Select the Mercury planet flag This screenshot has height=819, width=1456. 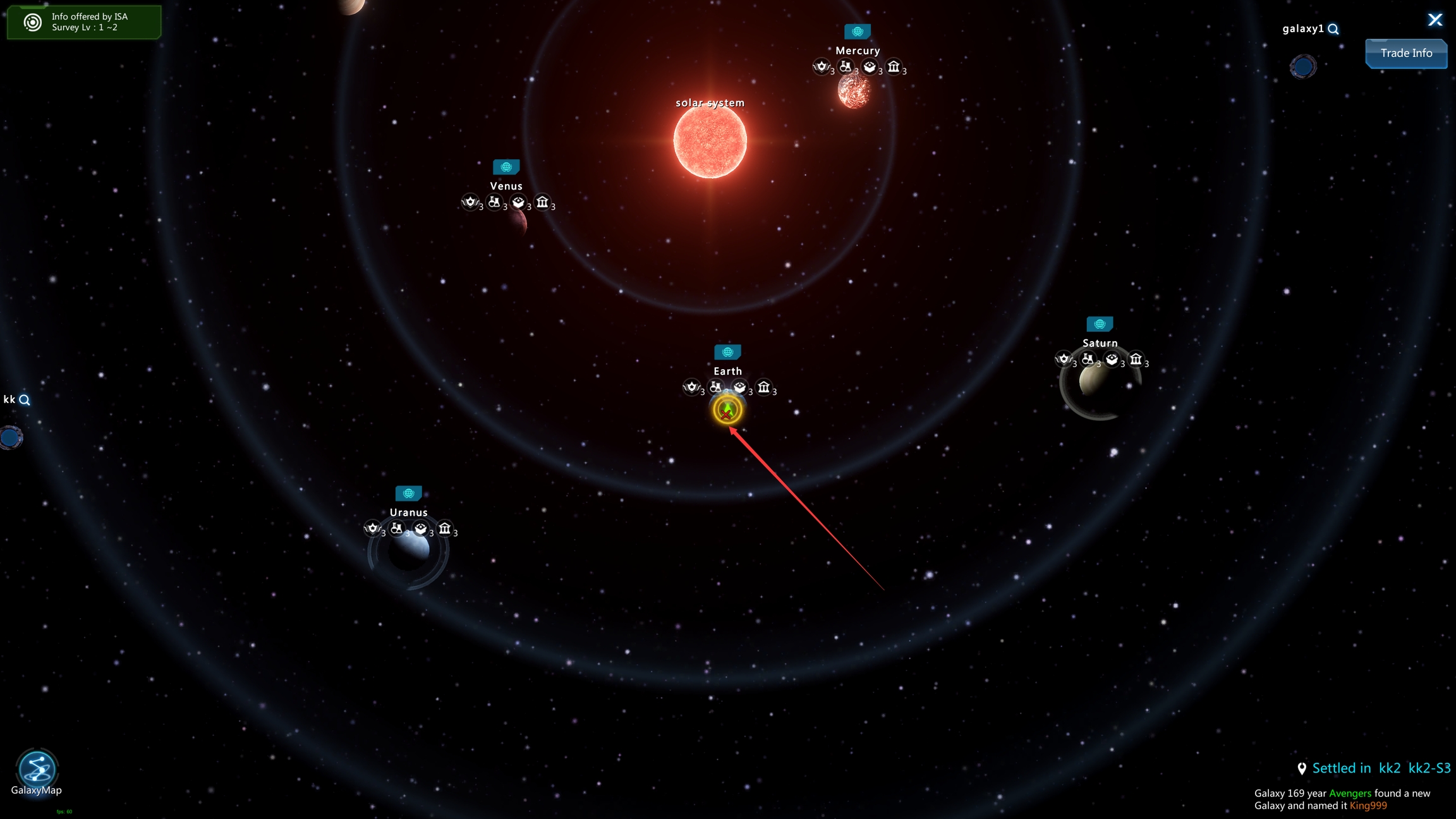[857, 31]
